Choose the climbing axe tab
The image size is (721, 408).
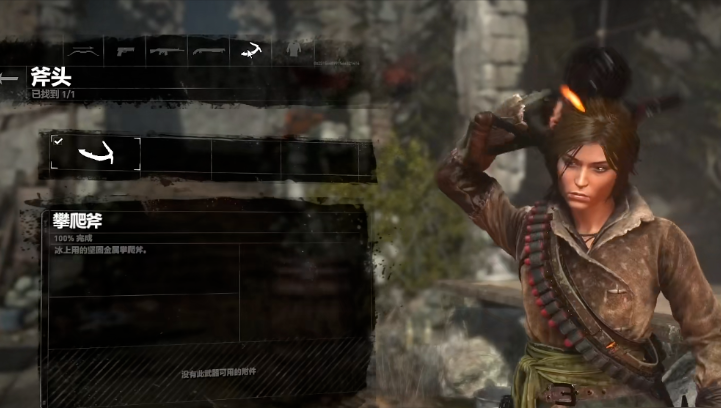coord(249,48)
